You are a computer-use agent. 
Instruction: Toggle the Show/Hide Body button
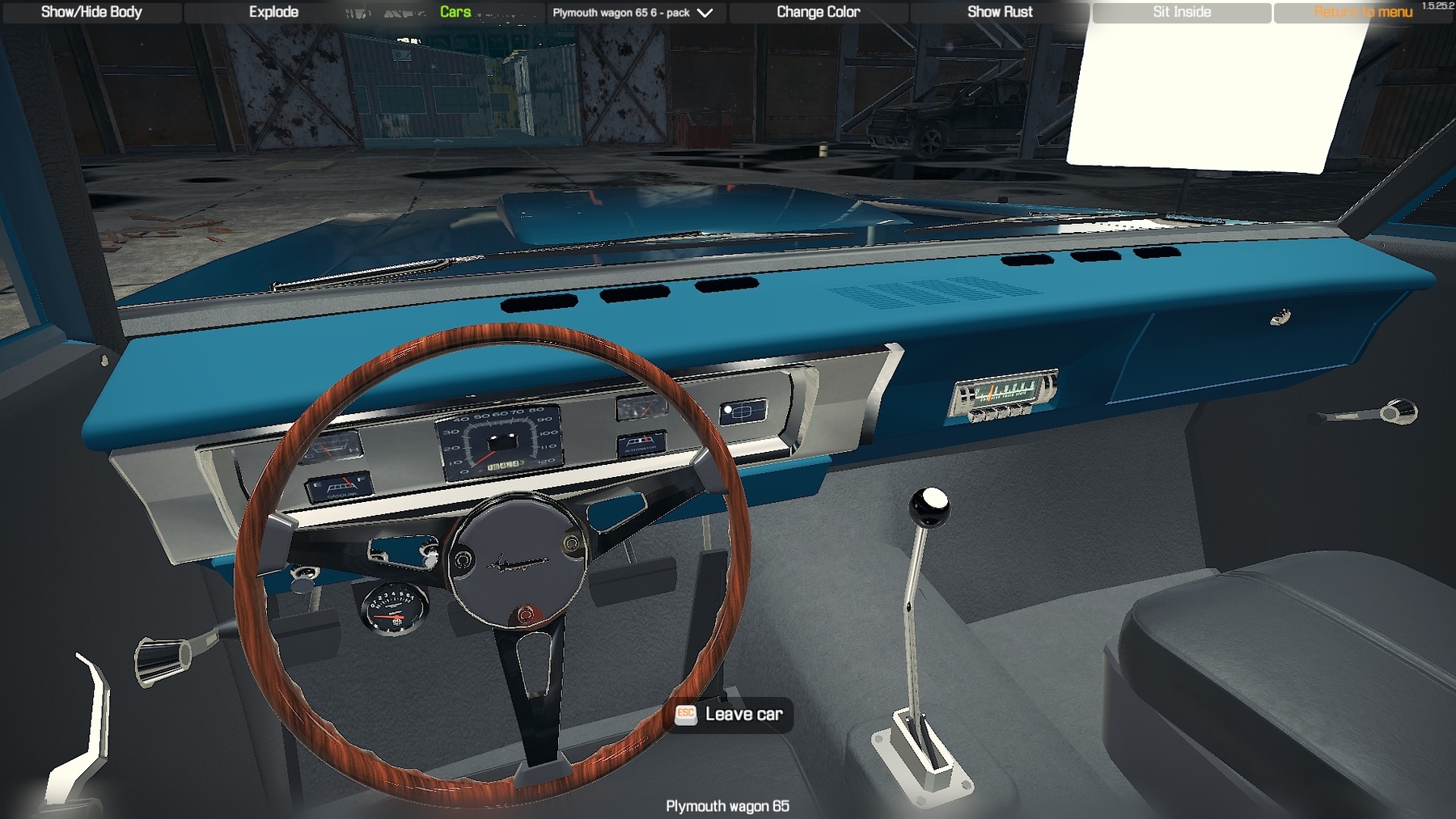pos(91,12)
